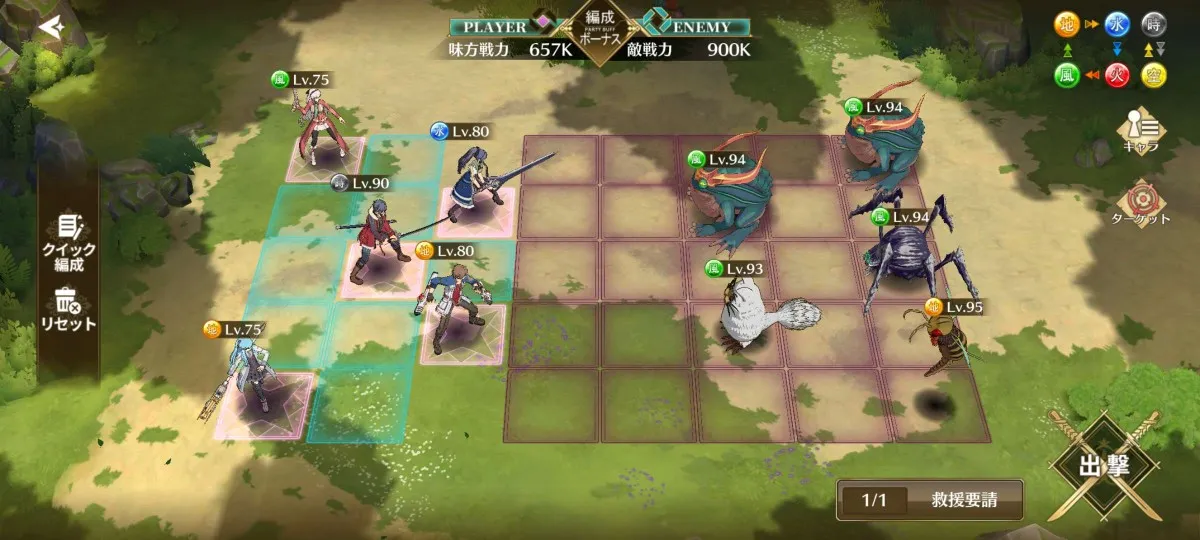Open the キャラ character list

[x=1140, y=130]
